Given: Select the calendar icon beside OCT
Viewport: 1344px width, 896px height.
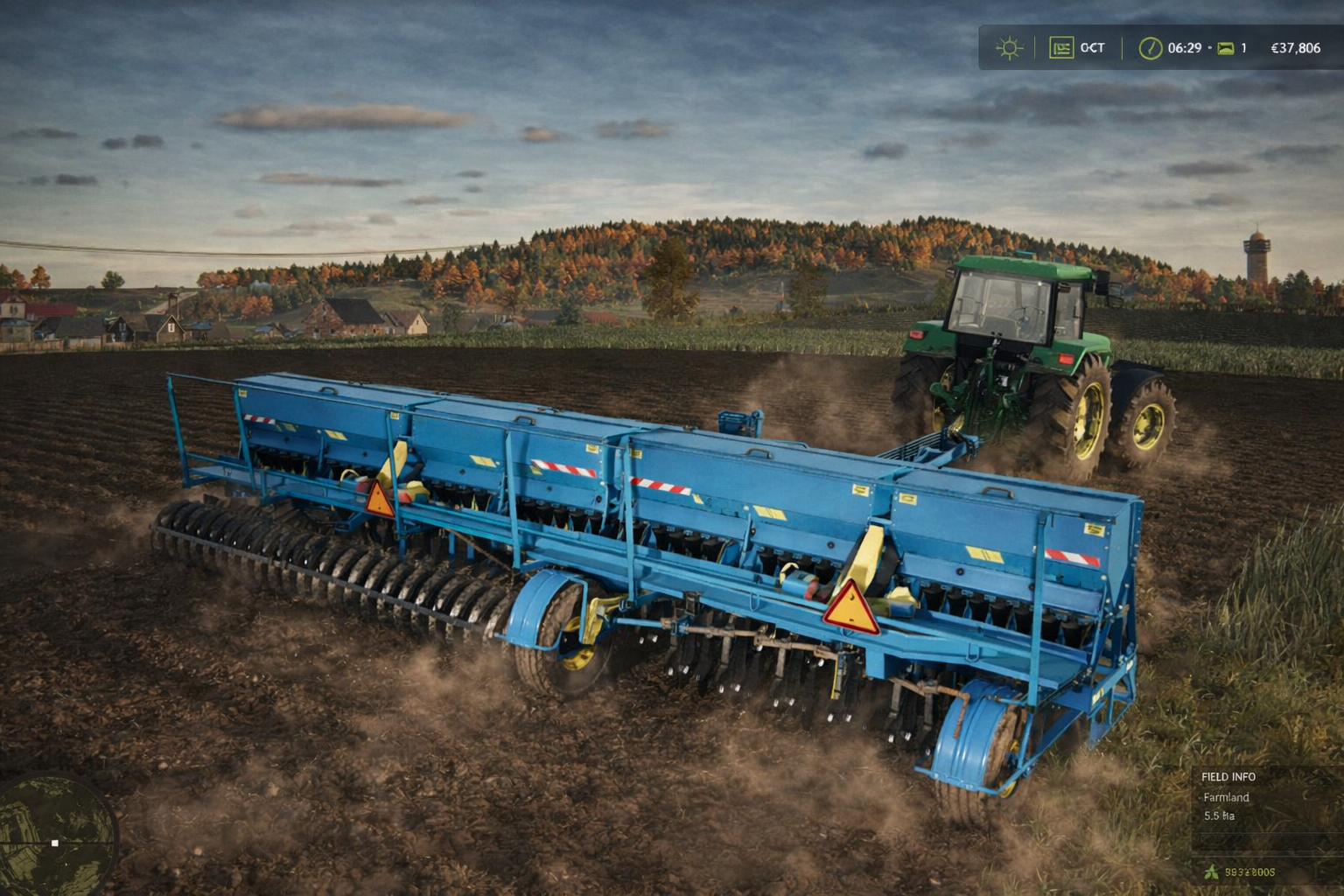Looking at the screenshot, I should pyautogui.click(x=1061, y=48).
